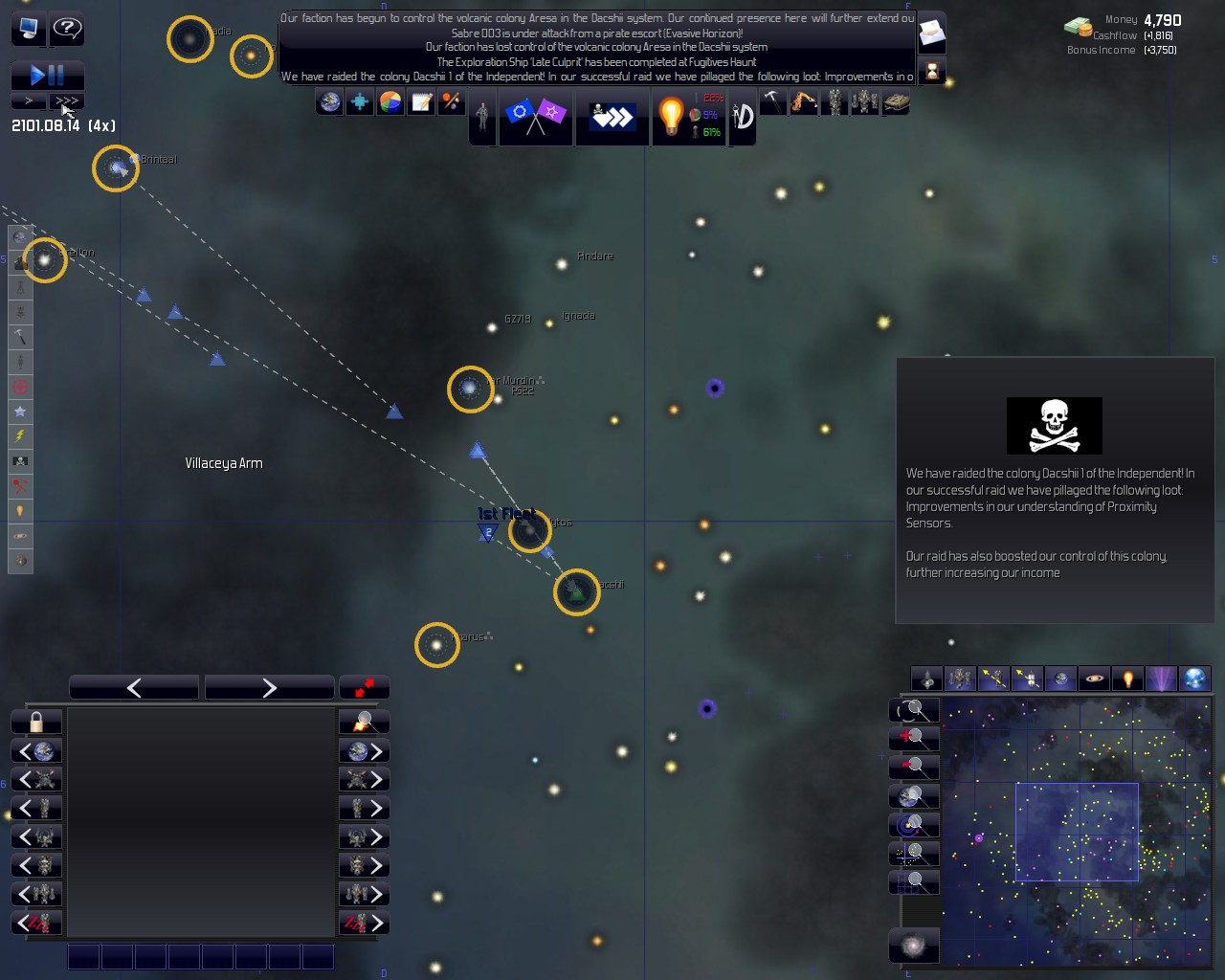Screen dimensions: 1225x980
Task: Open the notepad with pencil icon
Action: [x=421, y=101]
